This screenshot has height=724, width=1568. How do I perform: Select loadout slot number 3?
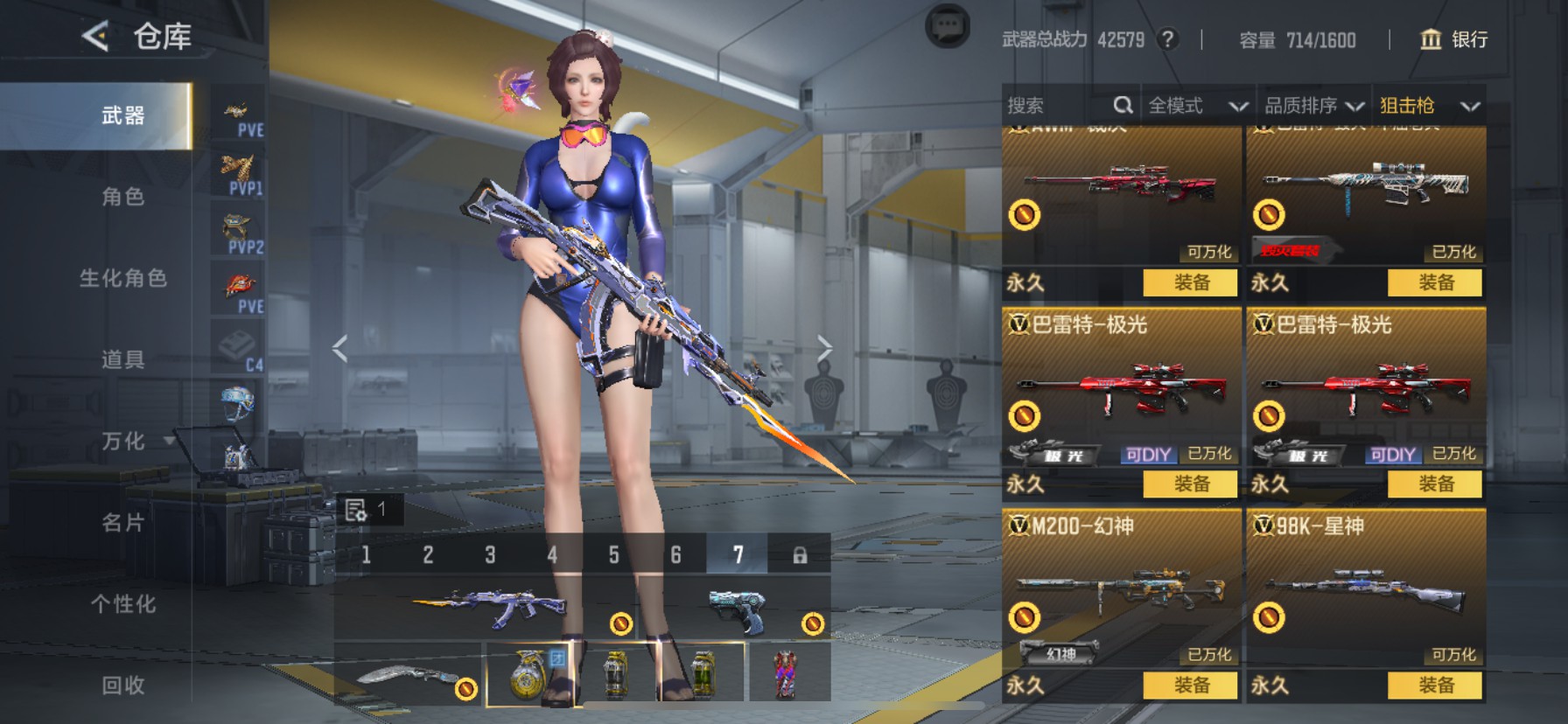pyautogui.click(x=490, y=555)
